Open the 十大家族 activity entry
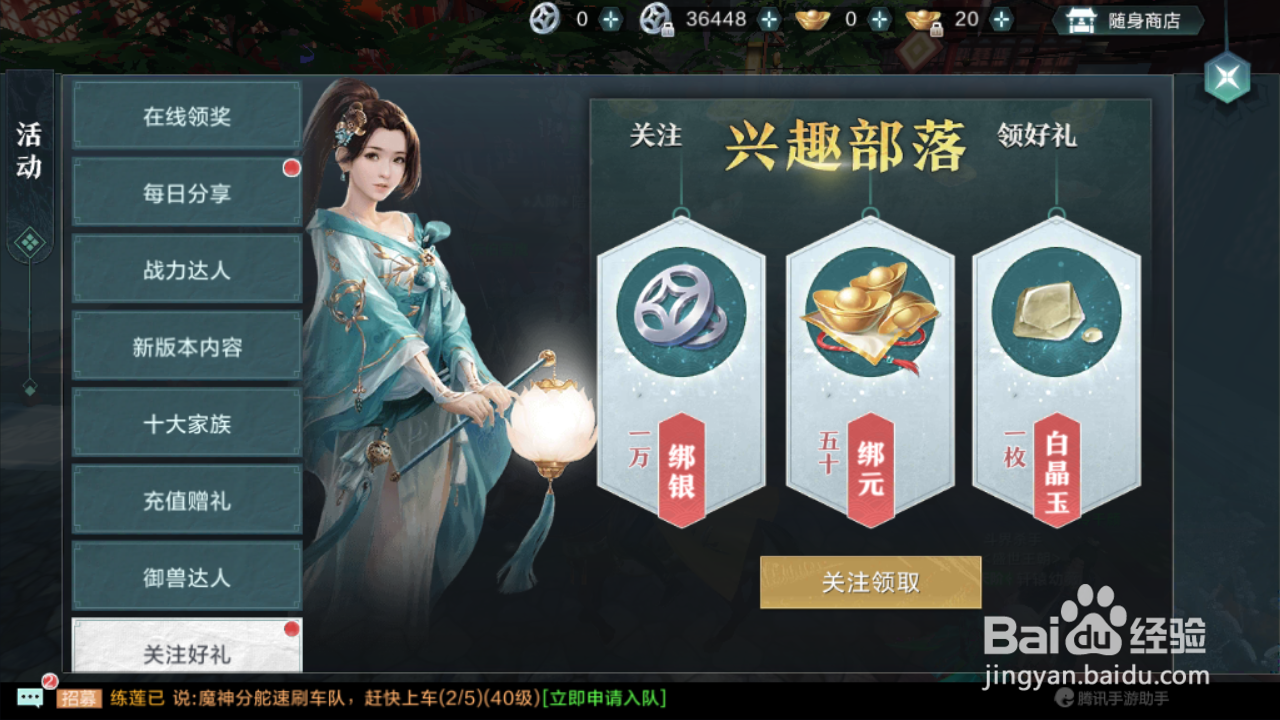 tap(186, 423)
